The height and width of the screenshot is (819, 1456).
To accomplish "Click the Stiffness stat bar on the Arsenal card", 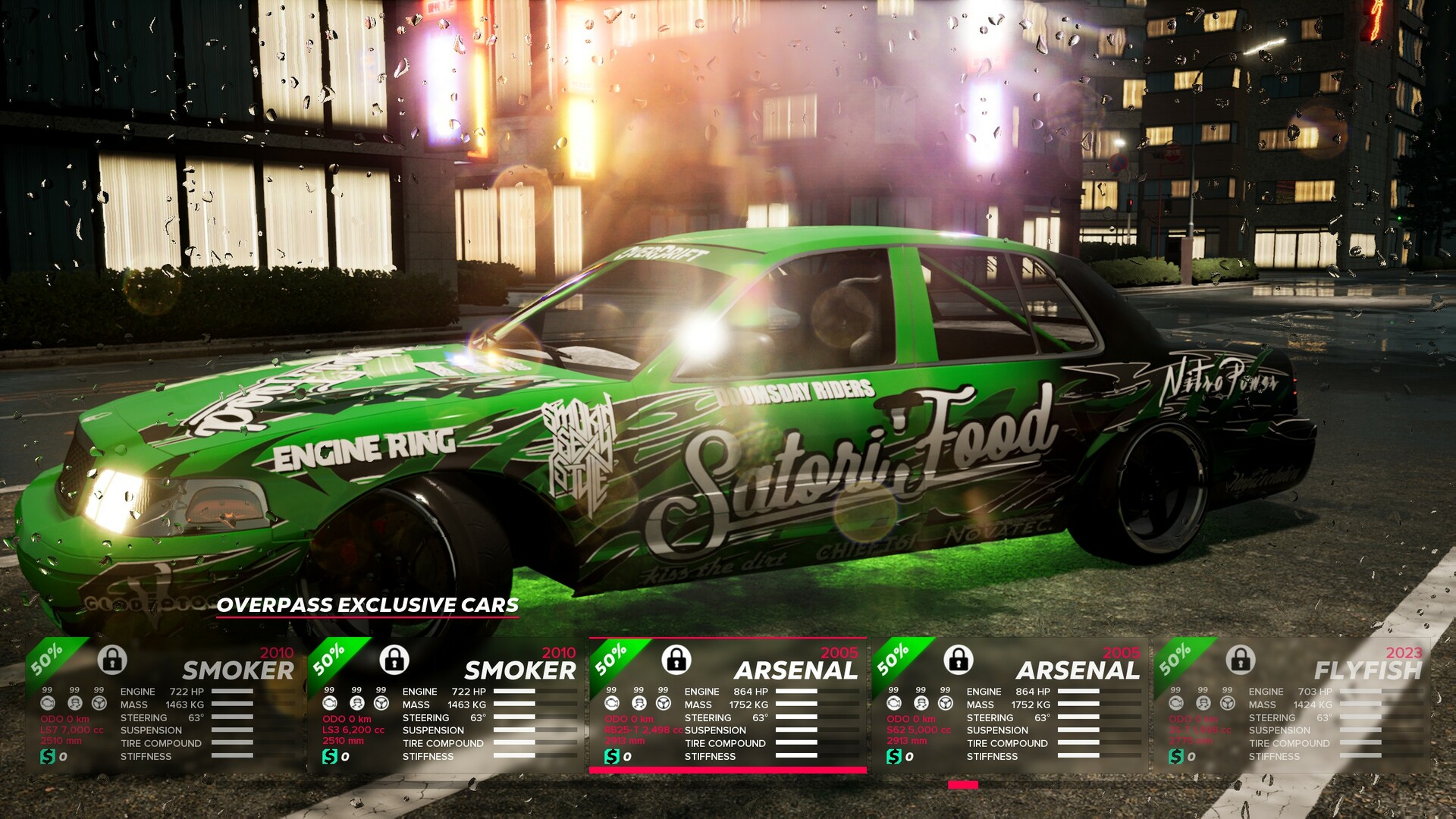I will click(796, 756).
